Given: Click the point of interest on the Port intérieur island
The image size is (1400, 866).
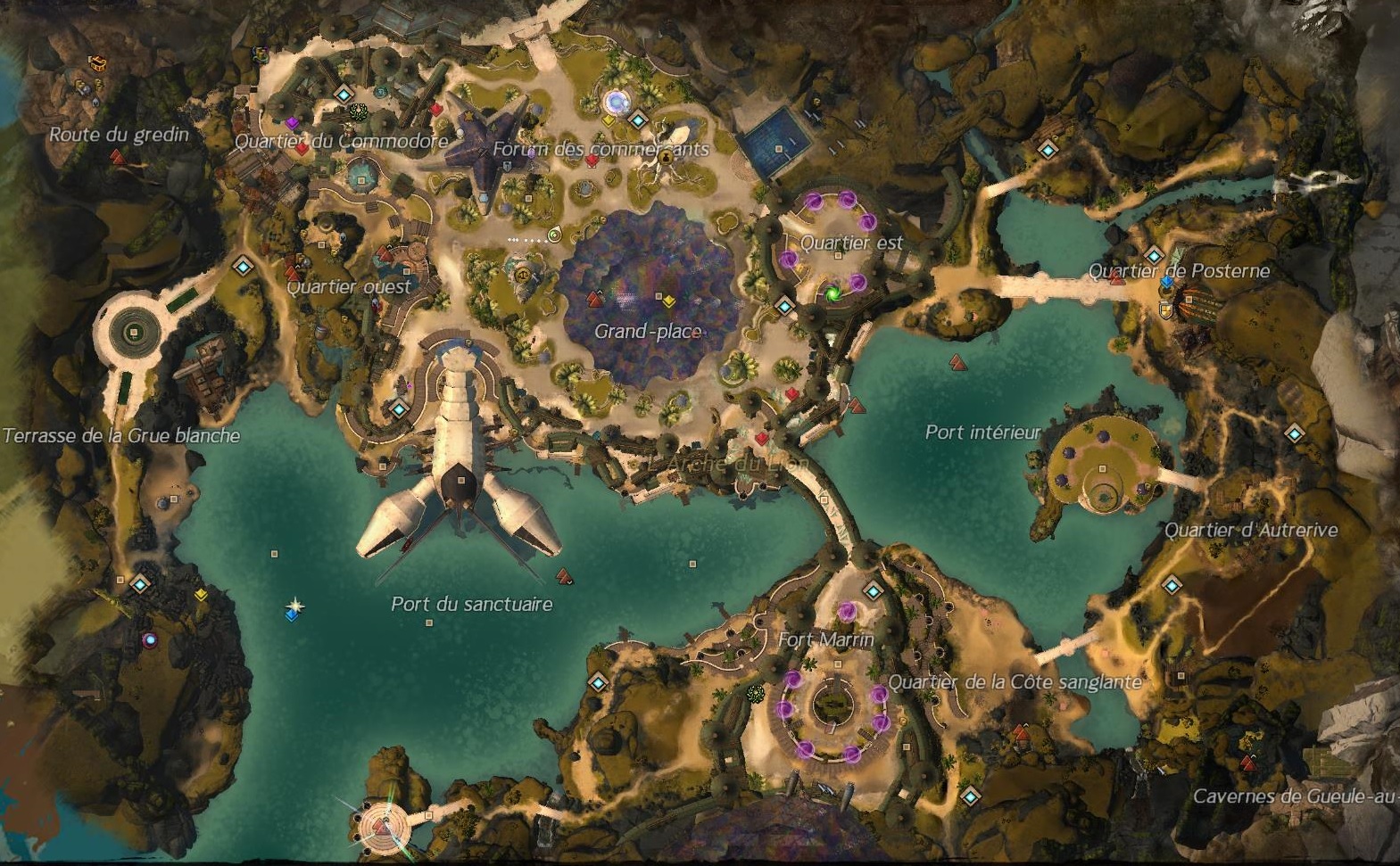Looking at the screenshot, I should pos(1102,469).
